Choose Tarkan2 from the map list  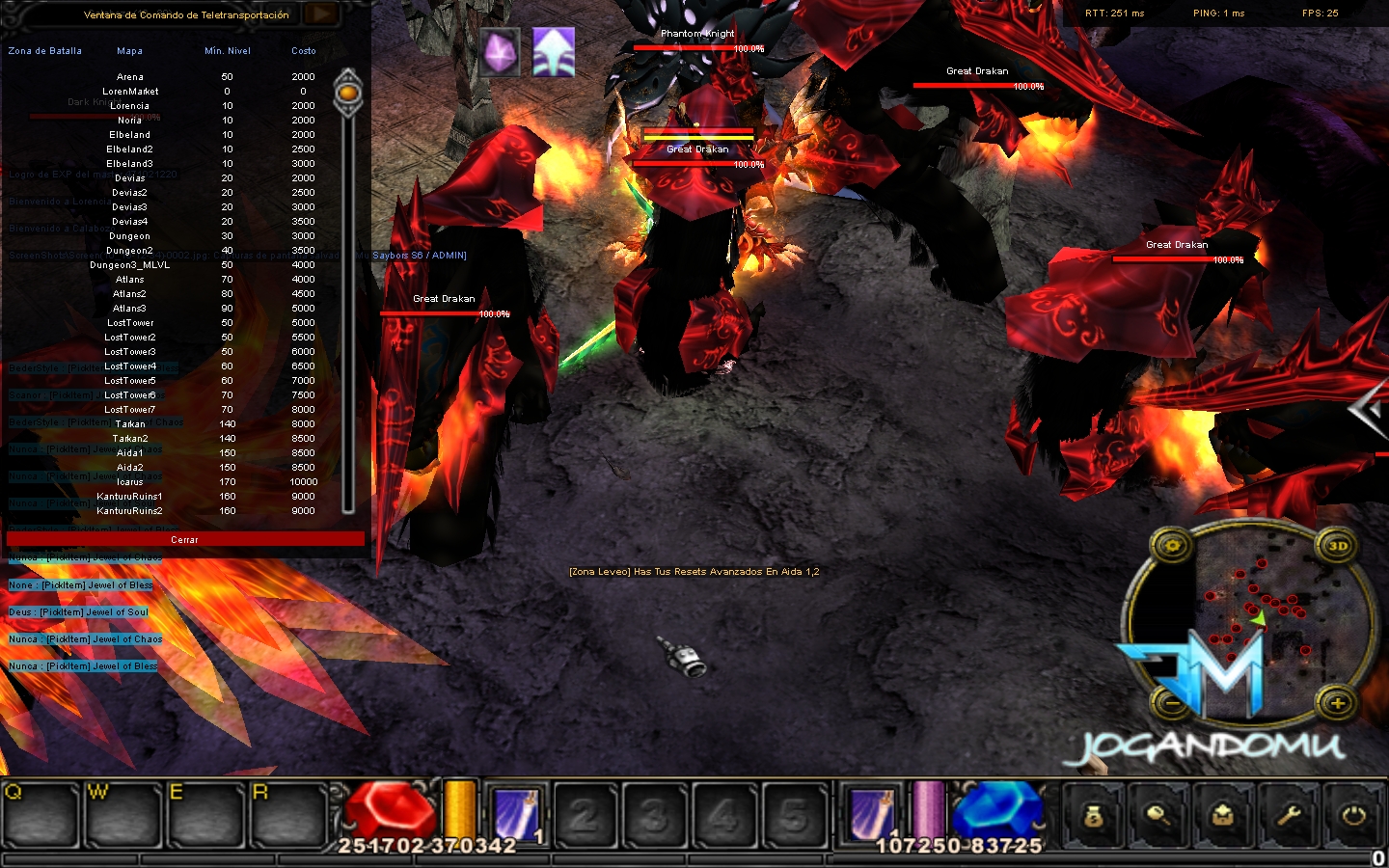tap(130, 439)
